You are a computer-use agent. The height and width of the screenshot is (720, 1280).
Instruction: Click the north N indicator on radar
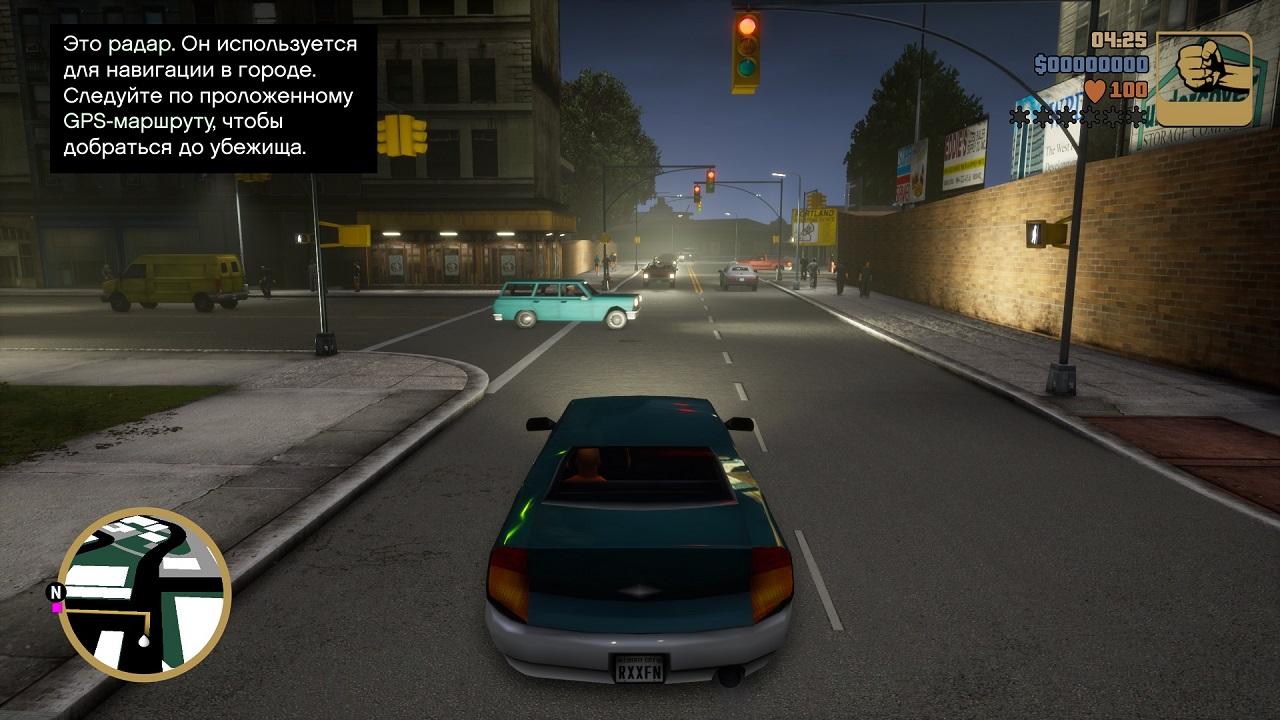tap(56, 592)
